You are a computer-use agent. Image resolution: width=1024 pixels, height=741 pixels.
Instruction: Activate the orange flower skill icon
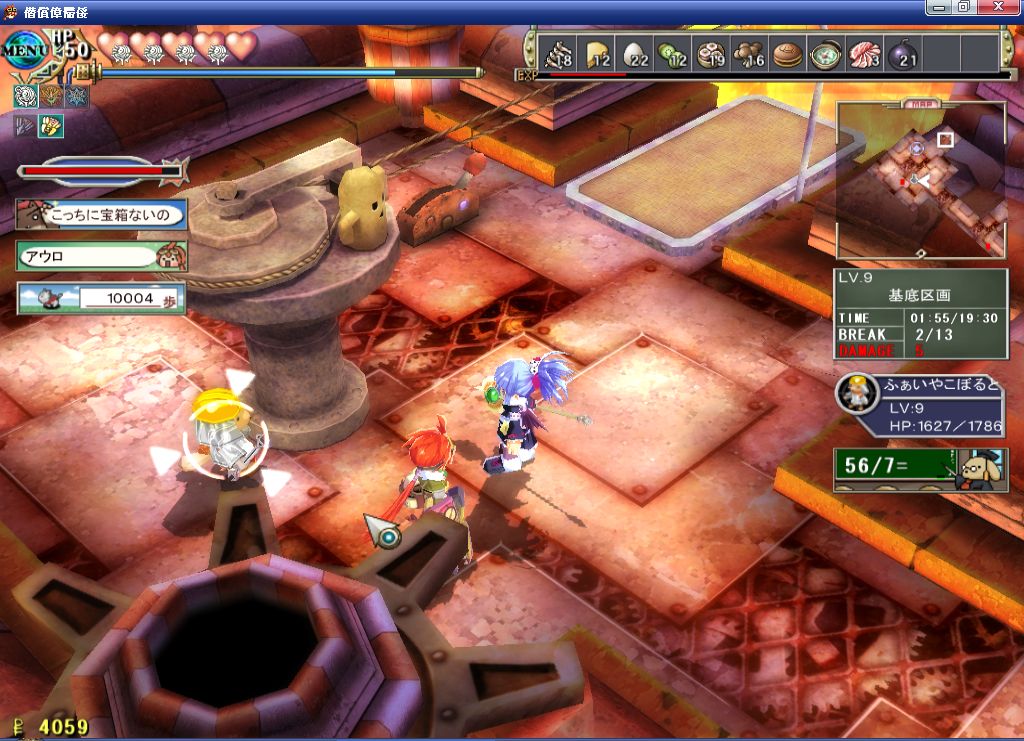coord(51,97)
